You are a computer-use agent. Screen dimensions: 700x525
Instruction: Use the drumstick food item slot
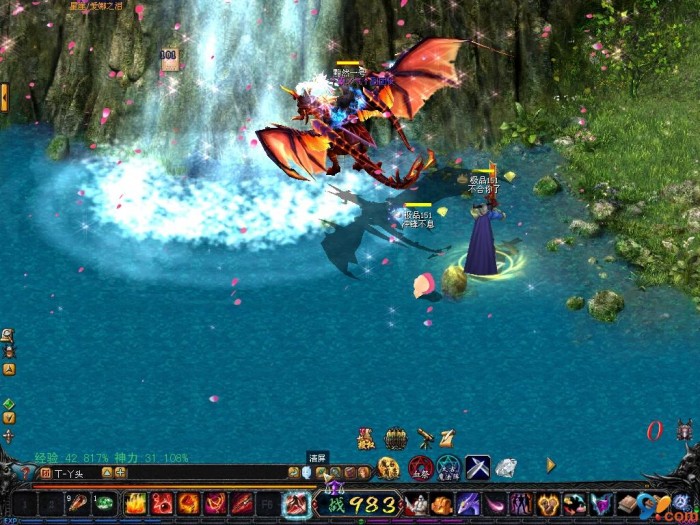pos(78,504)
